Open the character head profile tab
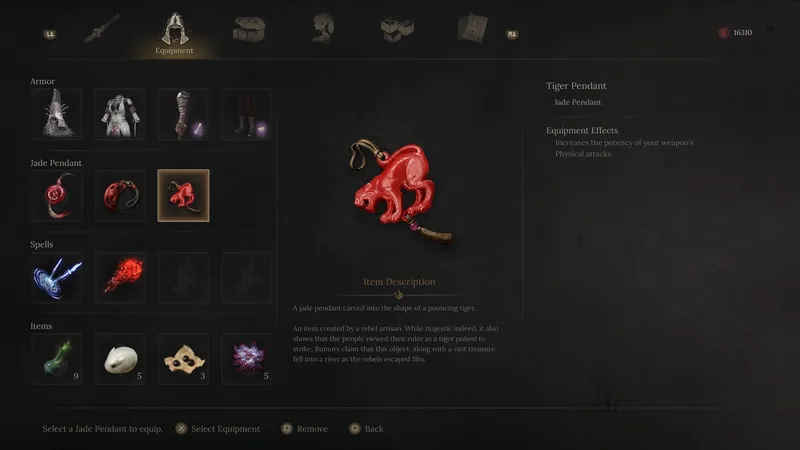 click(322, 29)
